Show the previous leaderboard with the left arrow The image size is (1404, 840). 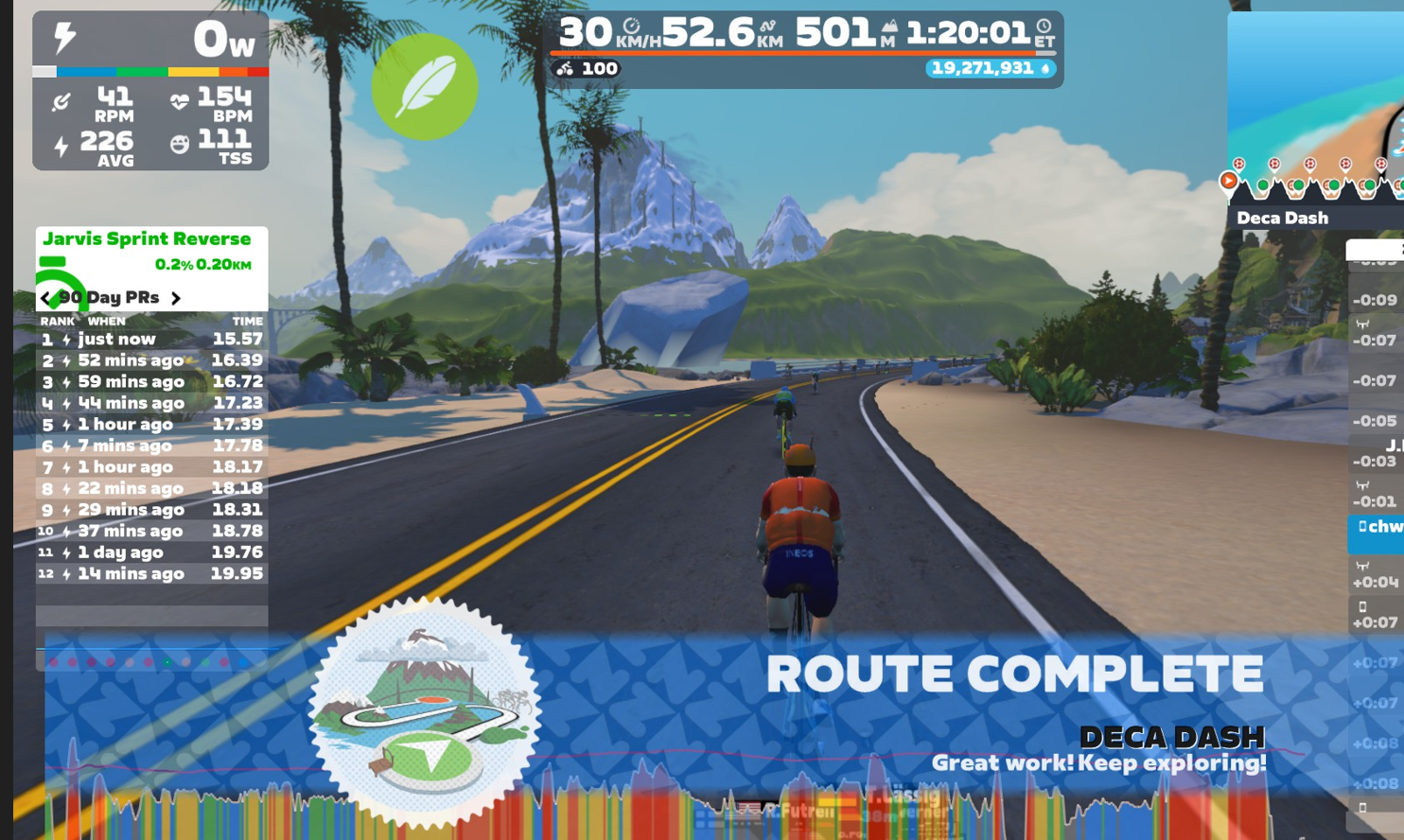(x=45, y=298)
